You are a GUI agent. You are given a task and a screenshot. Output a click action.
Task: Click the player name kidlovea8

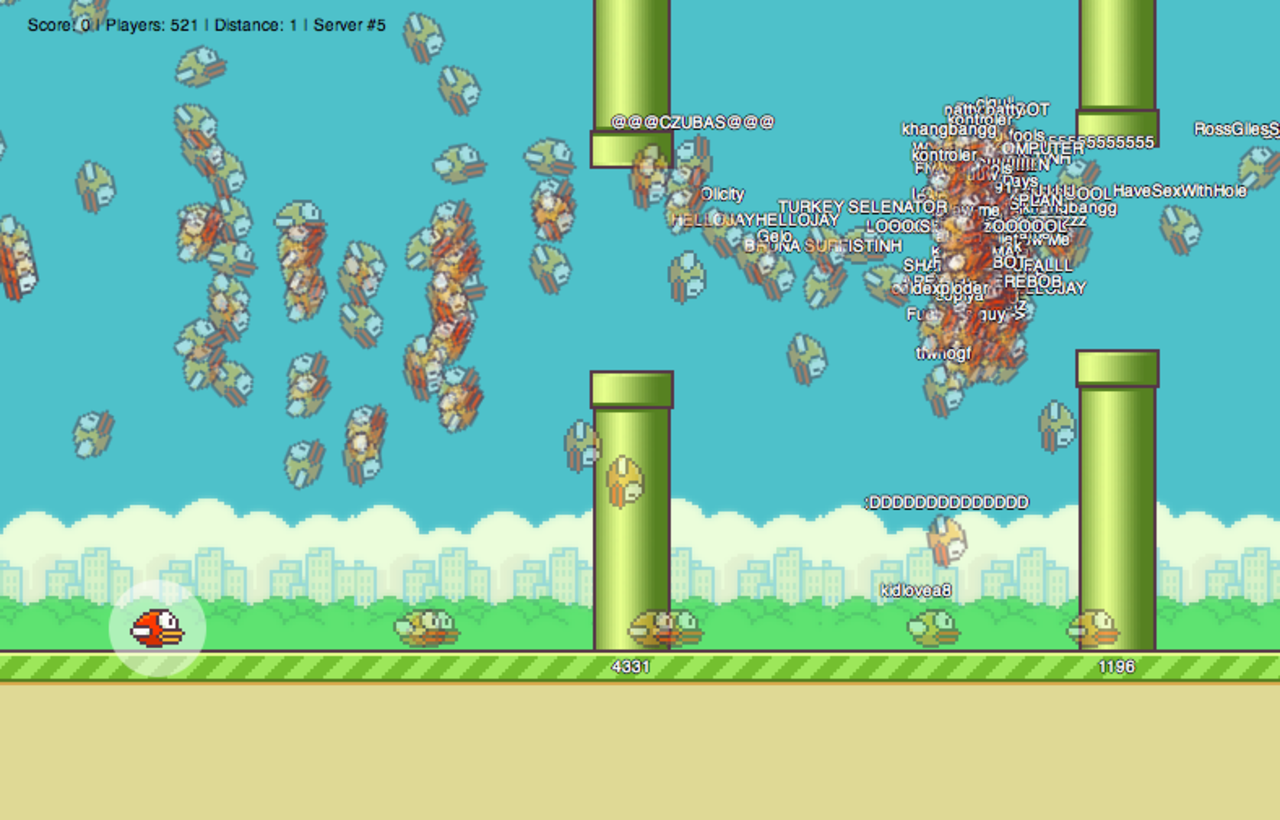pyautogui.click(x=916, y=590)
